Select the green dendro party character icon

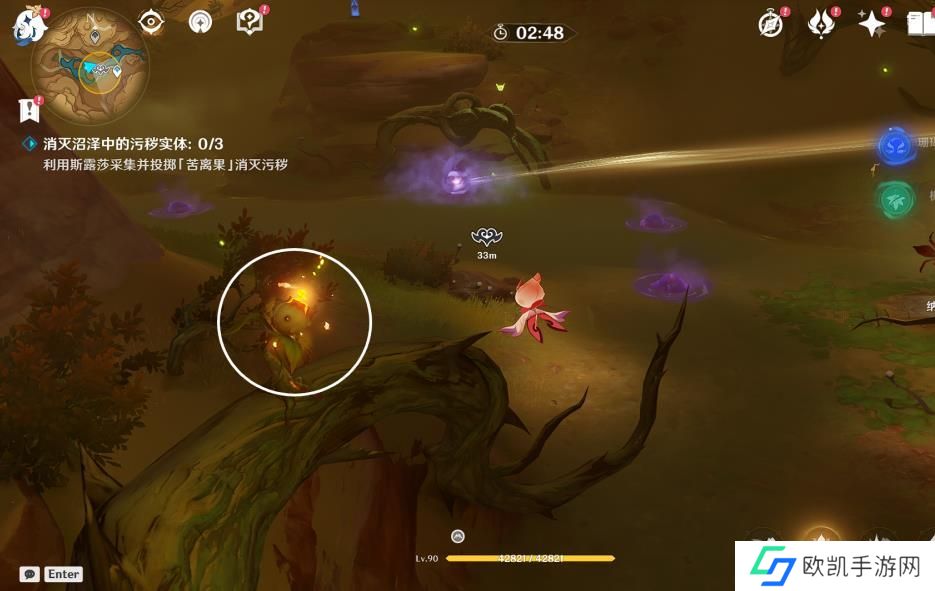point(893,200)
